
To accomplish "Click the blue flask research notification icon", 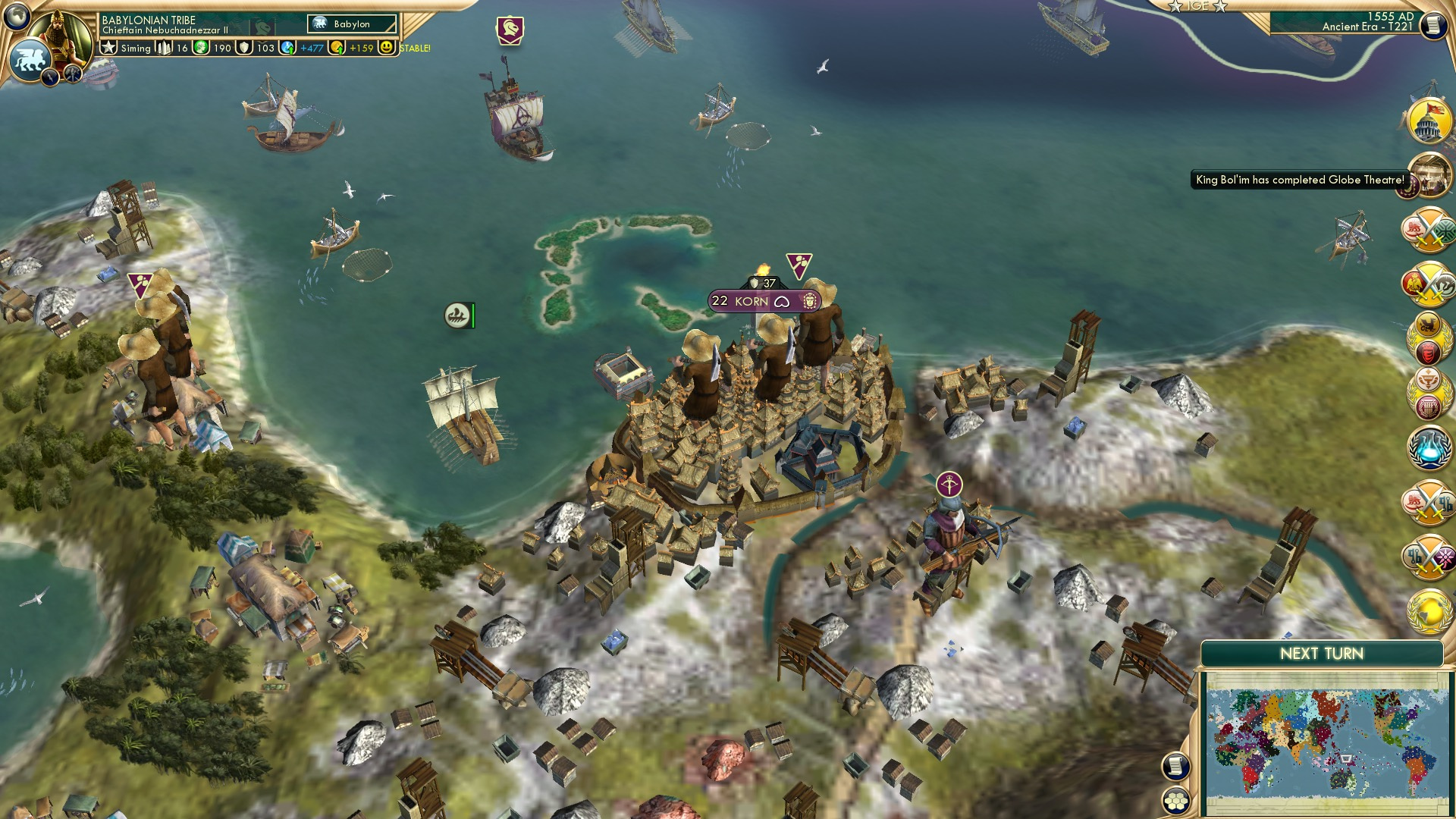I will click(1428, 447).
